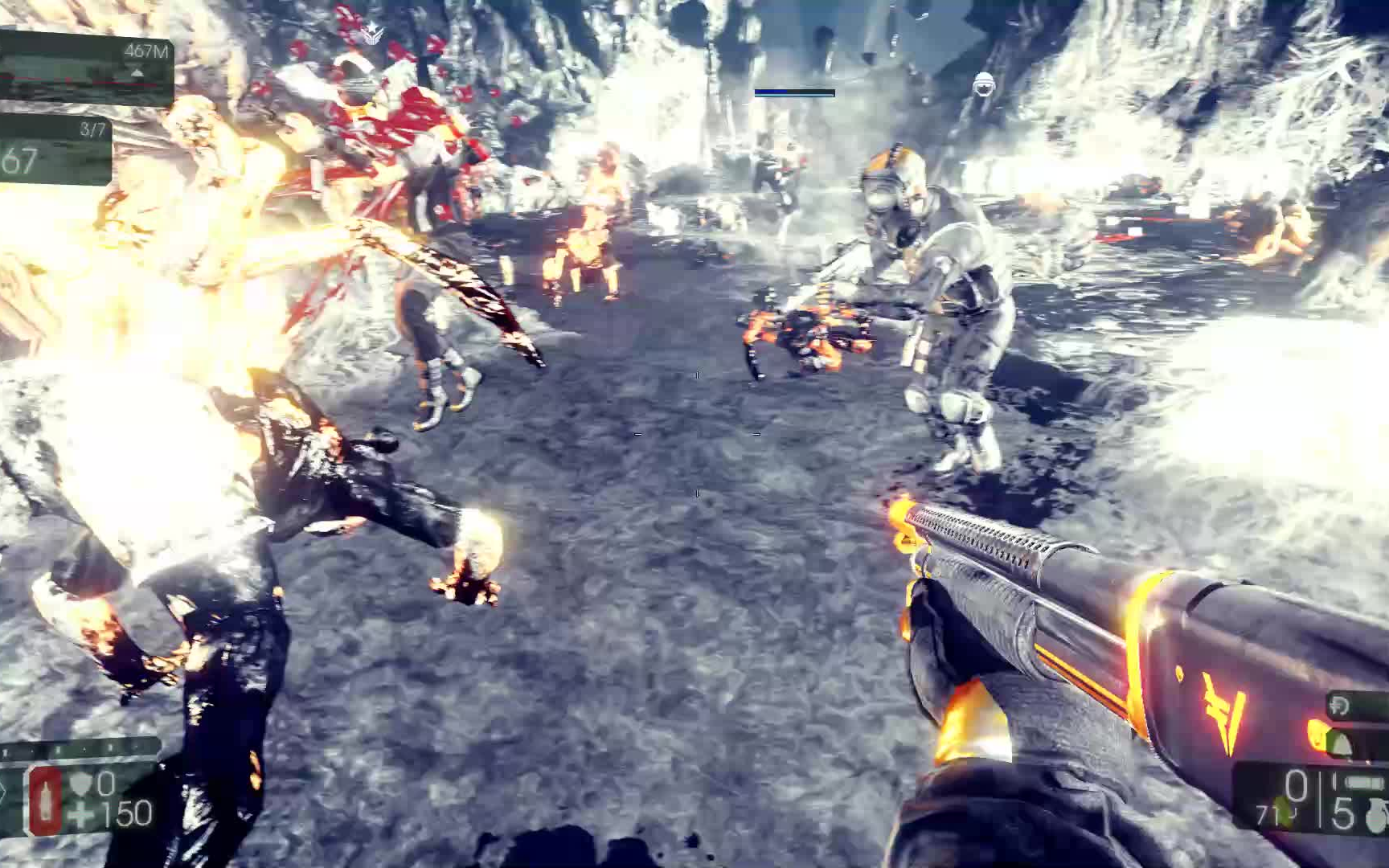Screen dimensions: 1389x868
Task: Select the red syringe healing icon
Action: pyautogui.click(x=44, y=801)
